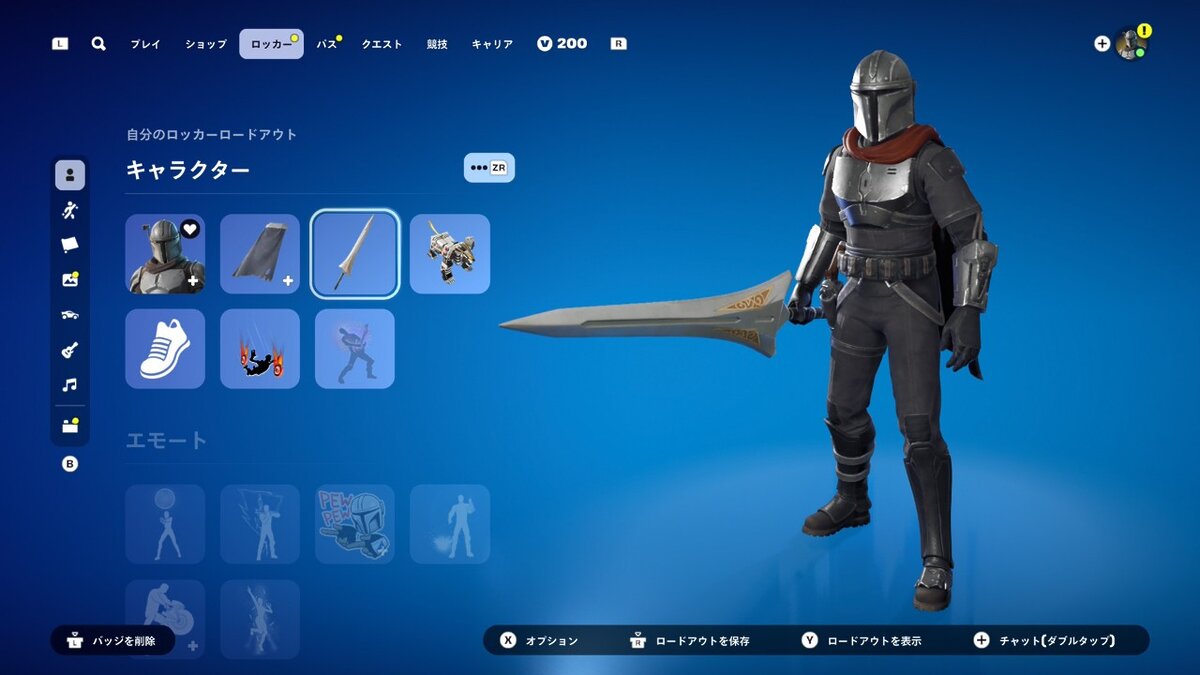Viewport: 1200px width, 675px height.
Task: Select the Mandalorian outfit slot
Action: 165,254
